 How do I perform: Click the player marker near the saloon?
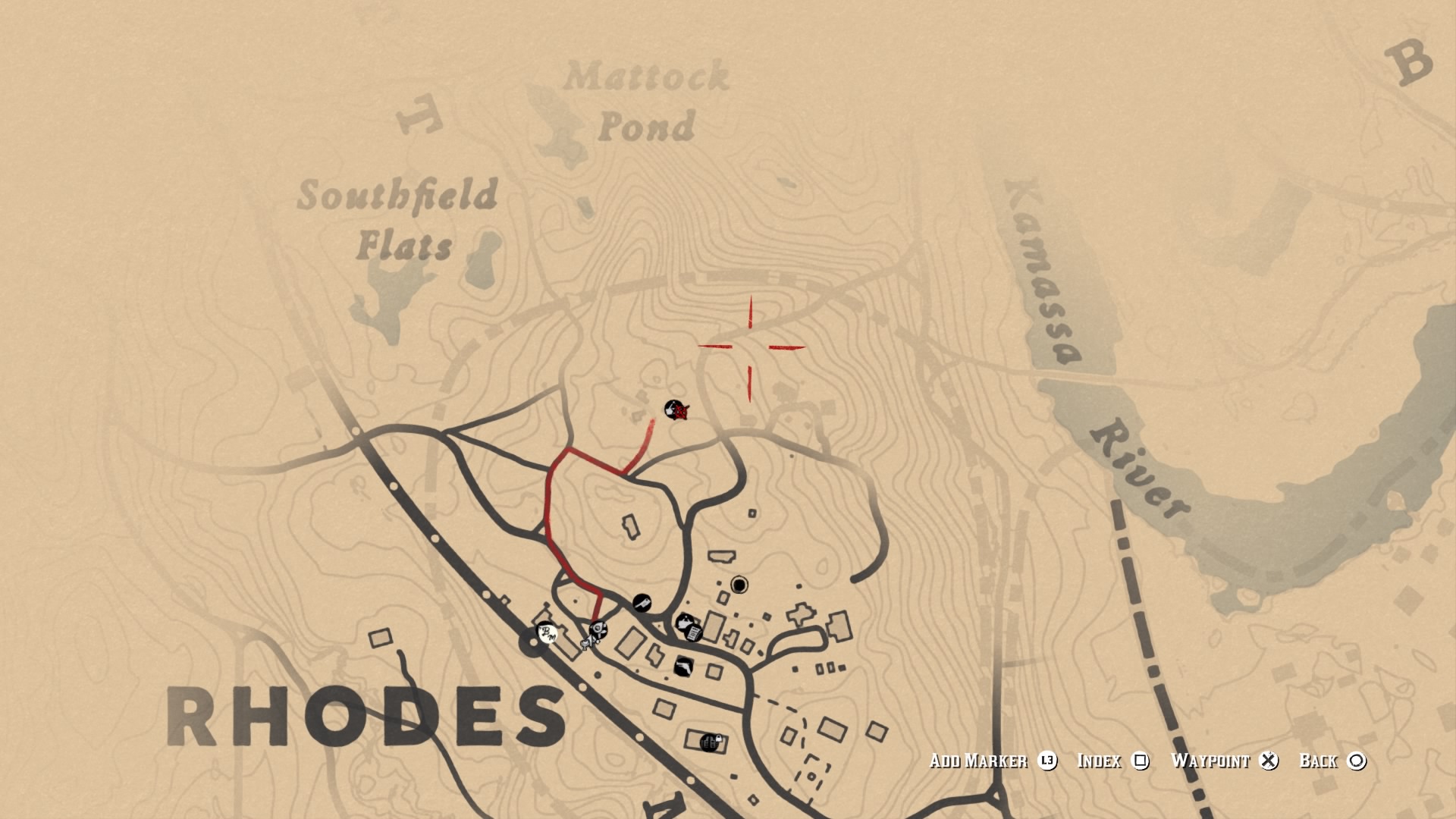click(590, 642)
